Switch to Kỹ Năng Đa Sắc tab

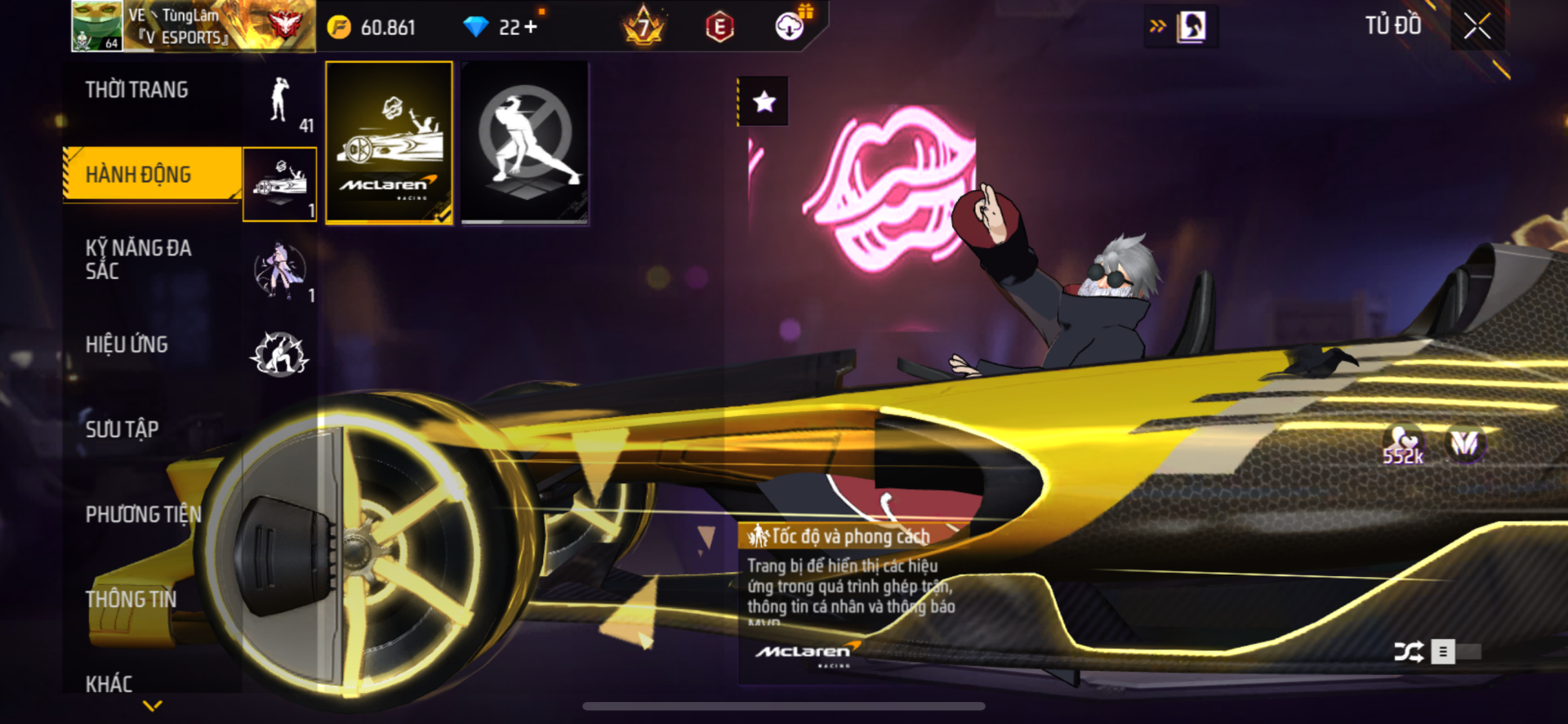[139, 260]
